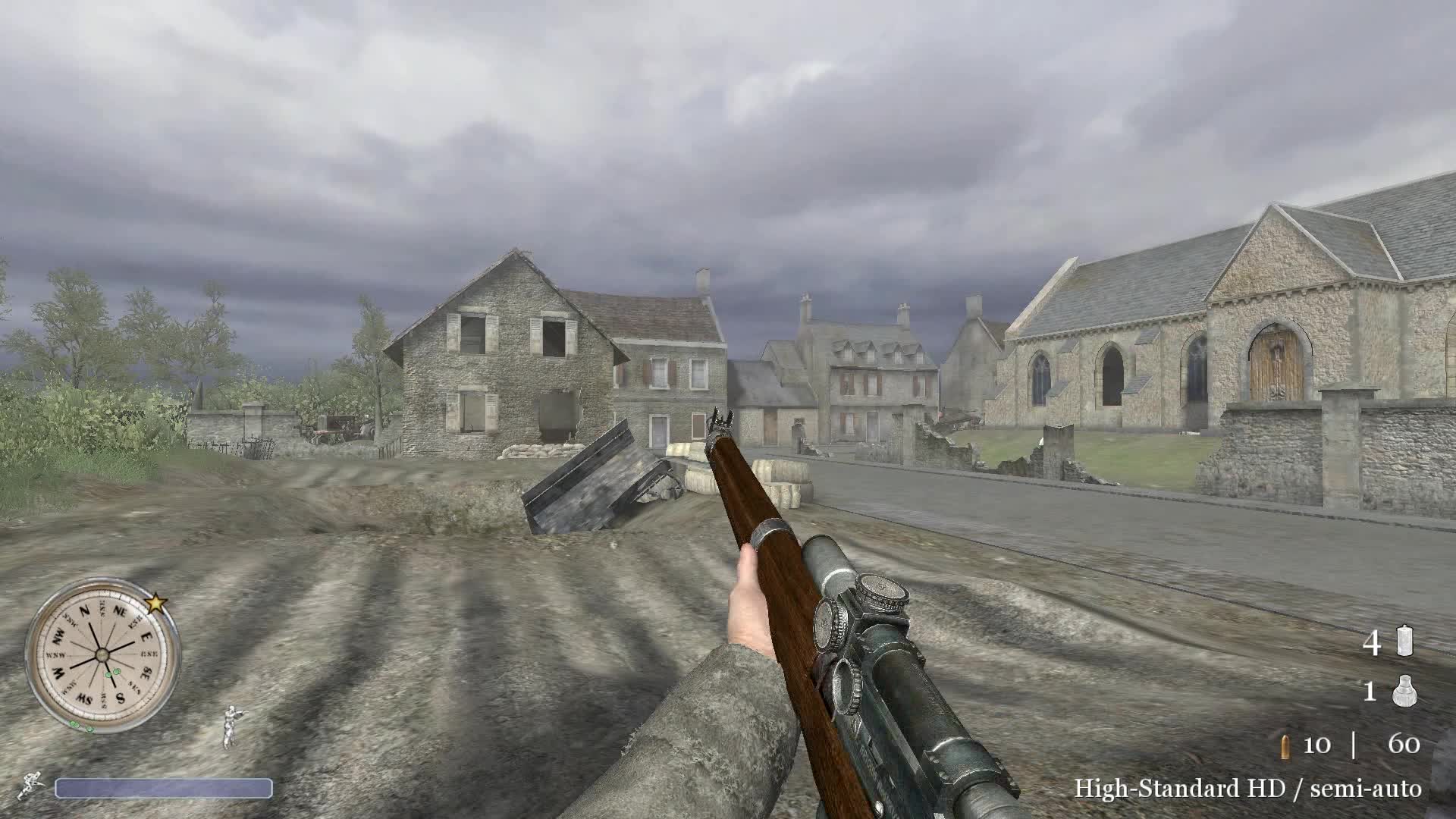The height and width of the screenshot is (819, 1456).
Task: Click the yellow objective star on the compass
Action: [156, 604]
